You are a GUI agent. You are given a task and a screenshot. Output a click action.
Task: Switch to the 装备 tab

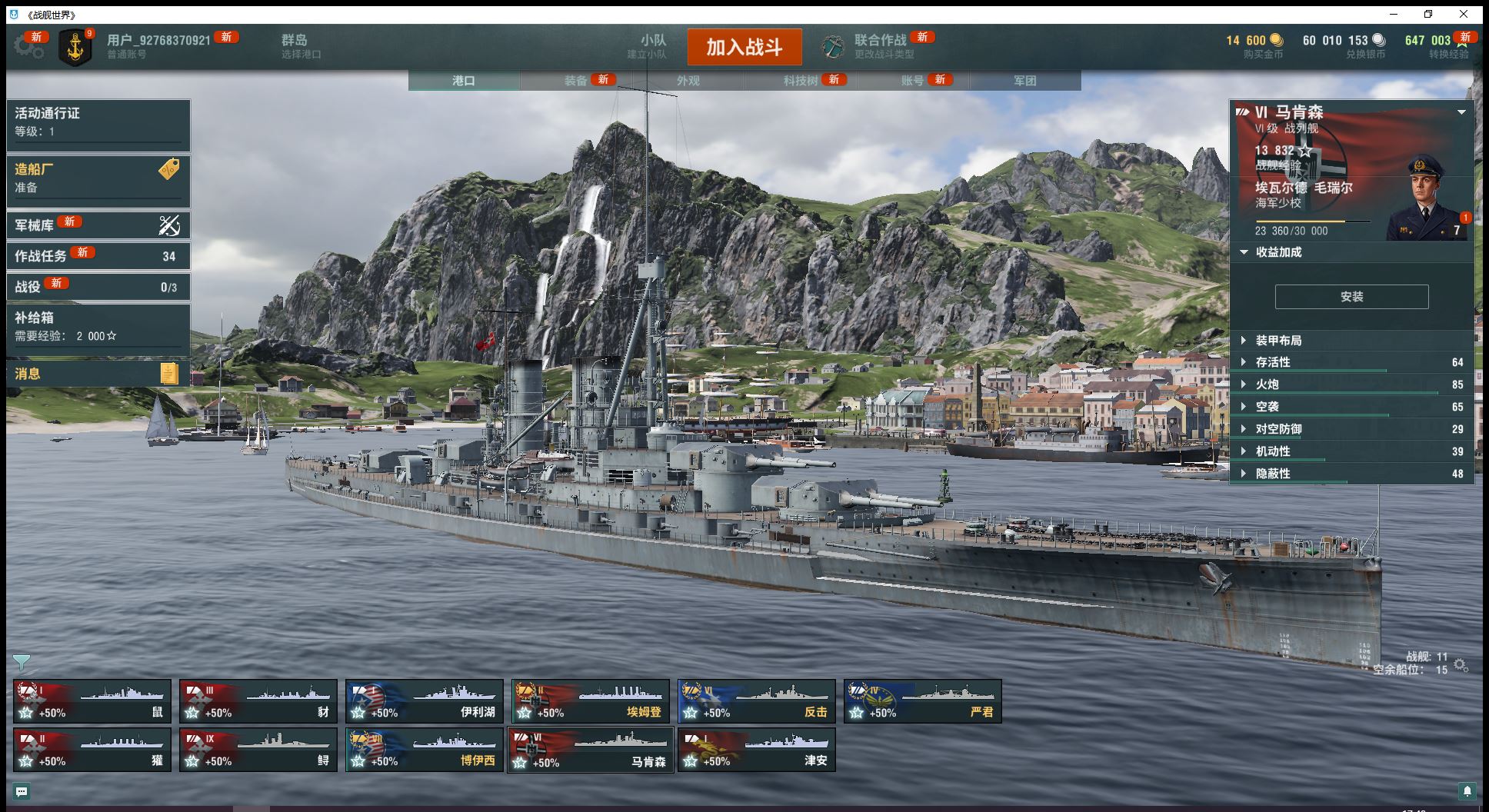pos(576,81)
